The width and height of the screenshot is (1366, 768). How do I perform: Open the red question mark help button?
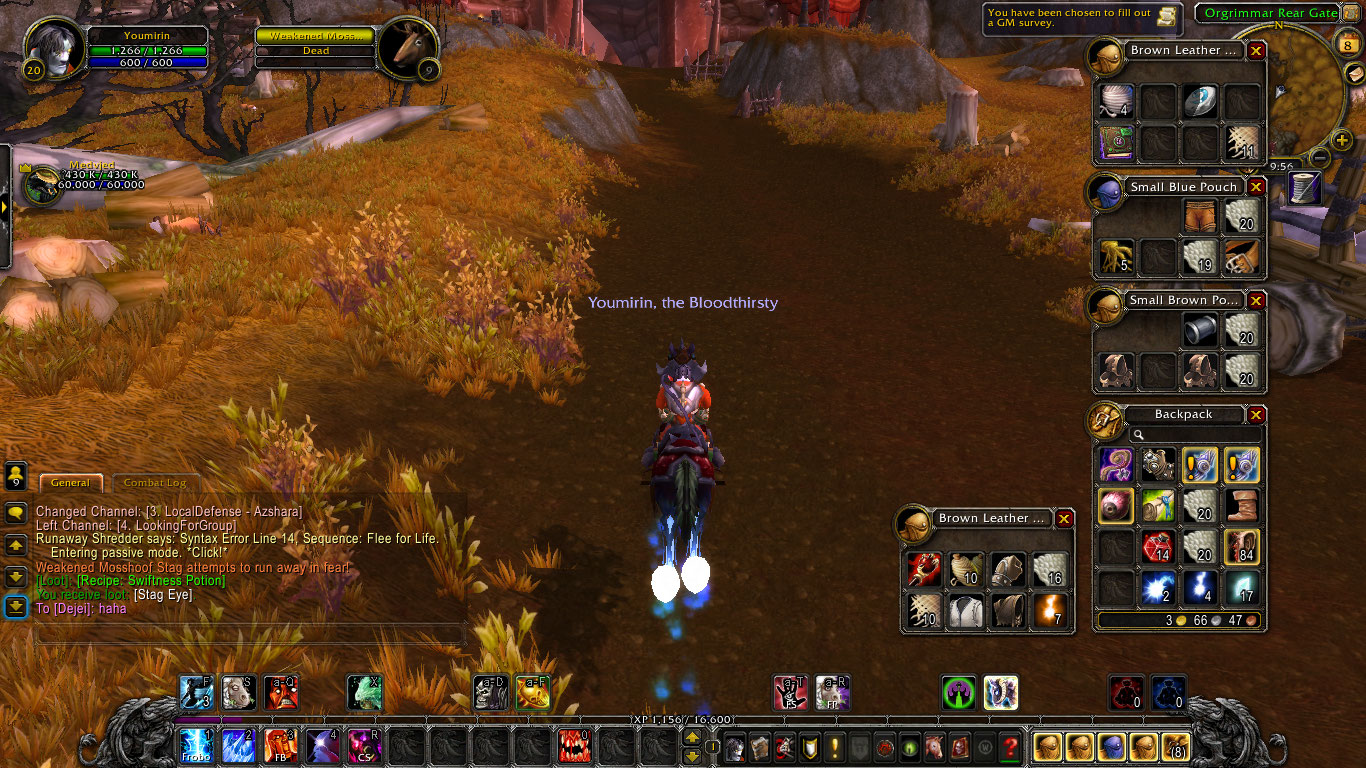point(1010,747)
